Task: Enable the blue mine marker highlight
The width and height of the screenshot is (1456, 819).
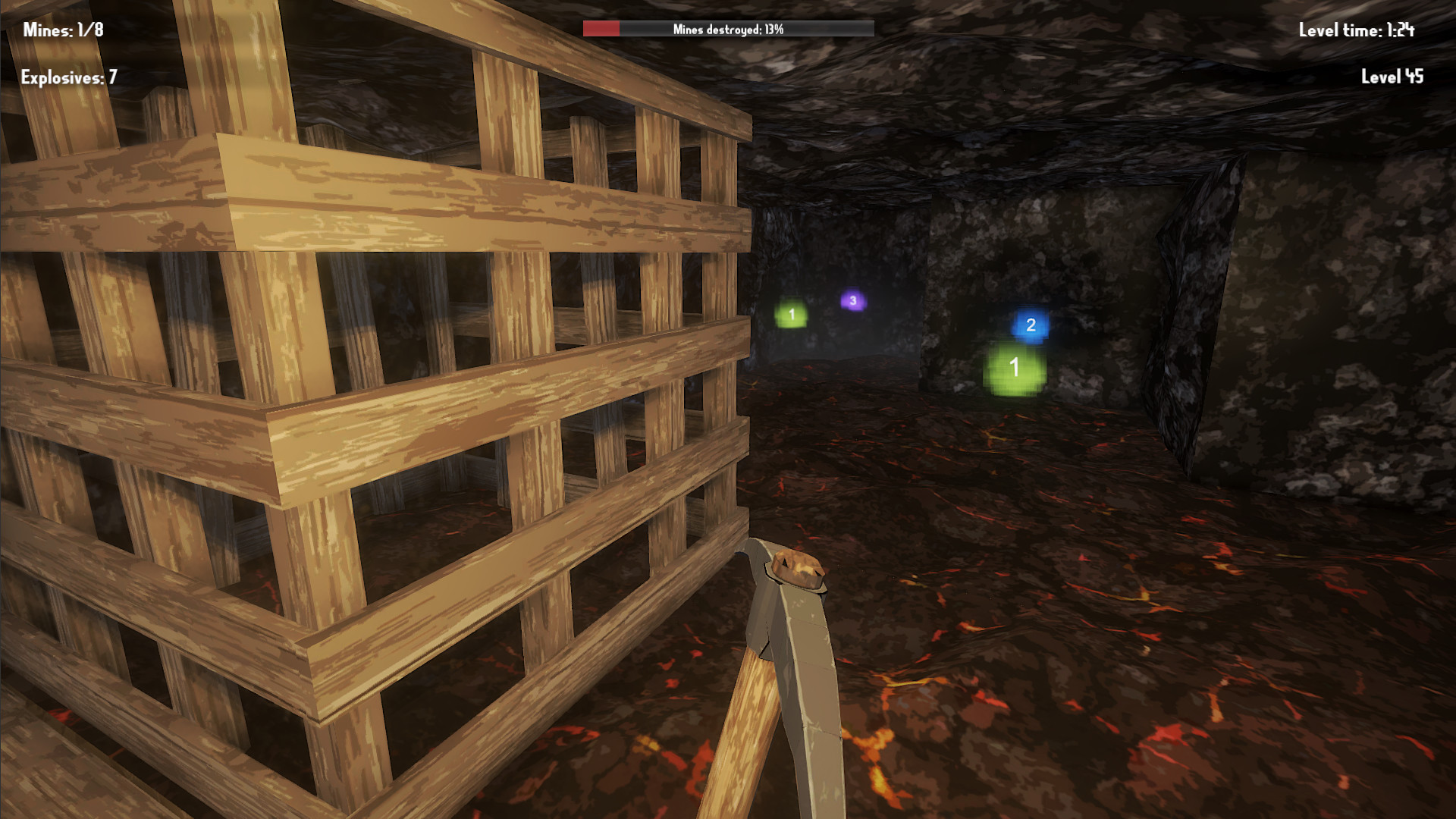Action: coord(1030,326)
